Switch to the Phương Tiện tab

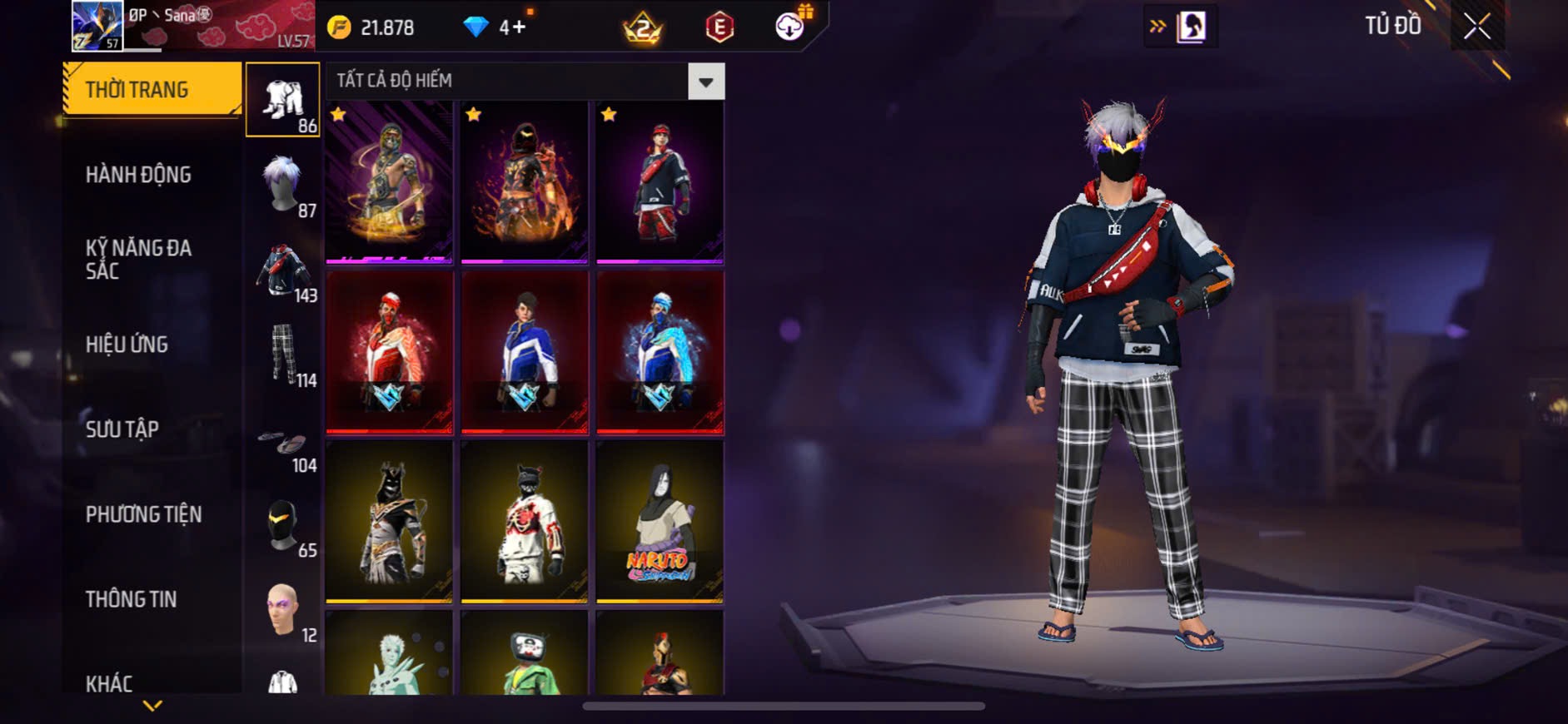[144, 514]
